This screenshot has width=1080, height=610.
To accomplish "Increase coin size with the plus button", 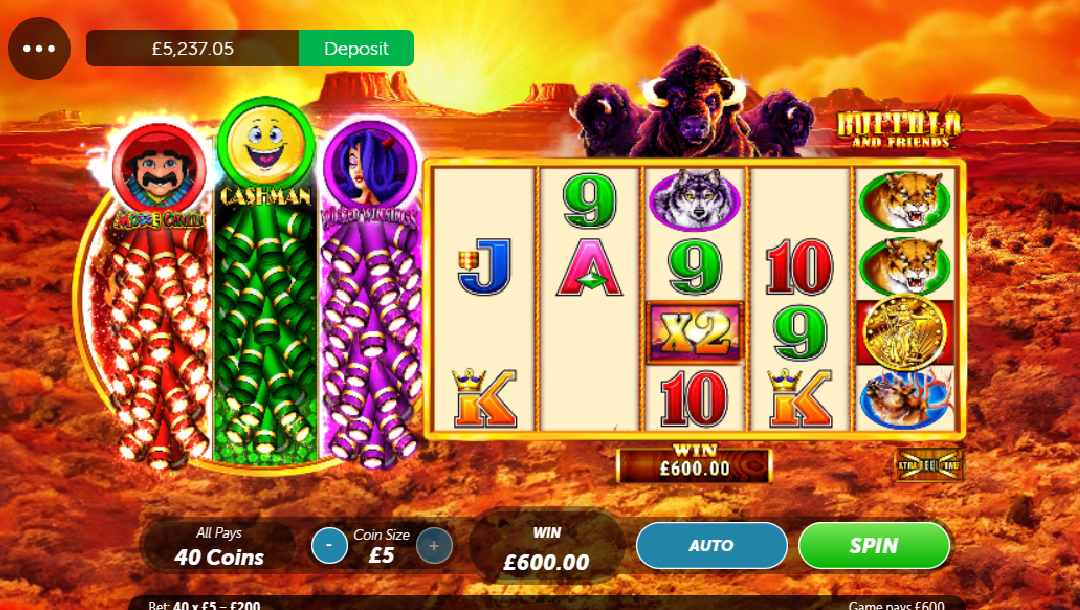I will pos(434,545).
